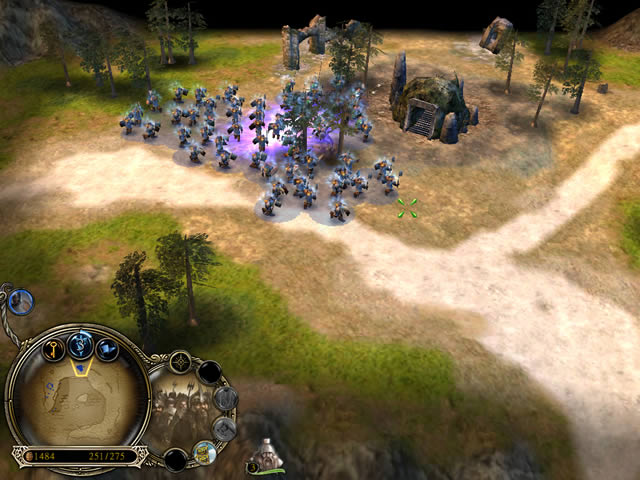The image size is (640, 480).
Task: Click the compass star stance button
Action: pyautogui.click(x=181, y=362)
